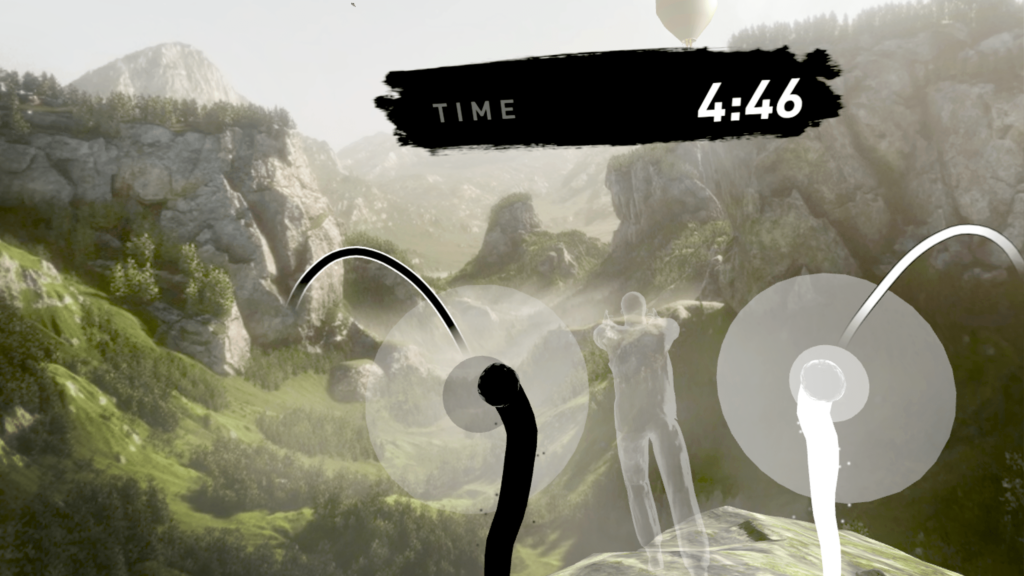Select the white orb target
The width and height of the screenshot is (1024, 576).
[822, 381]
